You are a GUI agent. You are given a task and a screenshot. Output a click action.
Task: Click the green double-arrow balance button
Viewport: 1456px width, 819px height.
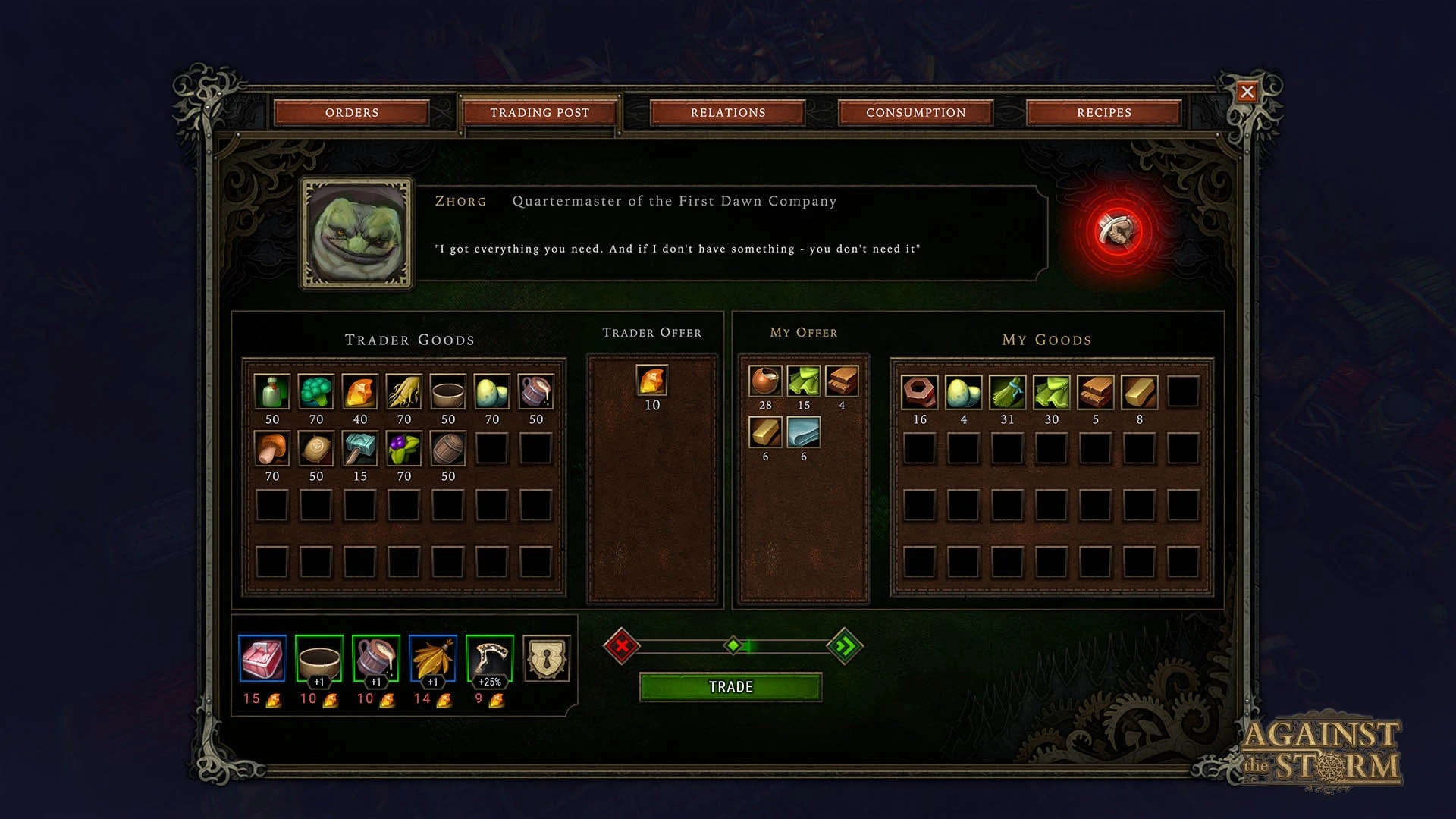[844, 646]
